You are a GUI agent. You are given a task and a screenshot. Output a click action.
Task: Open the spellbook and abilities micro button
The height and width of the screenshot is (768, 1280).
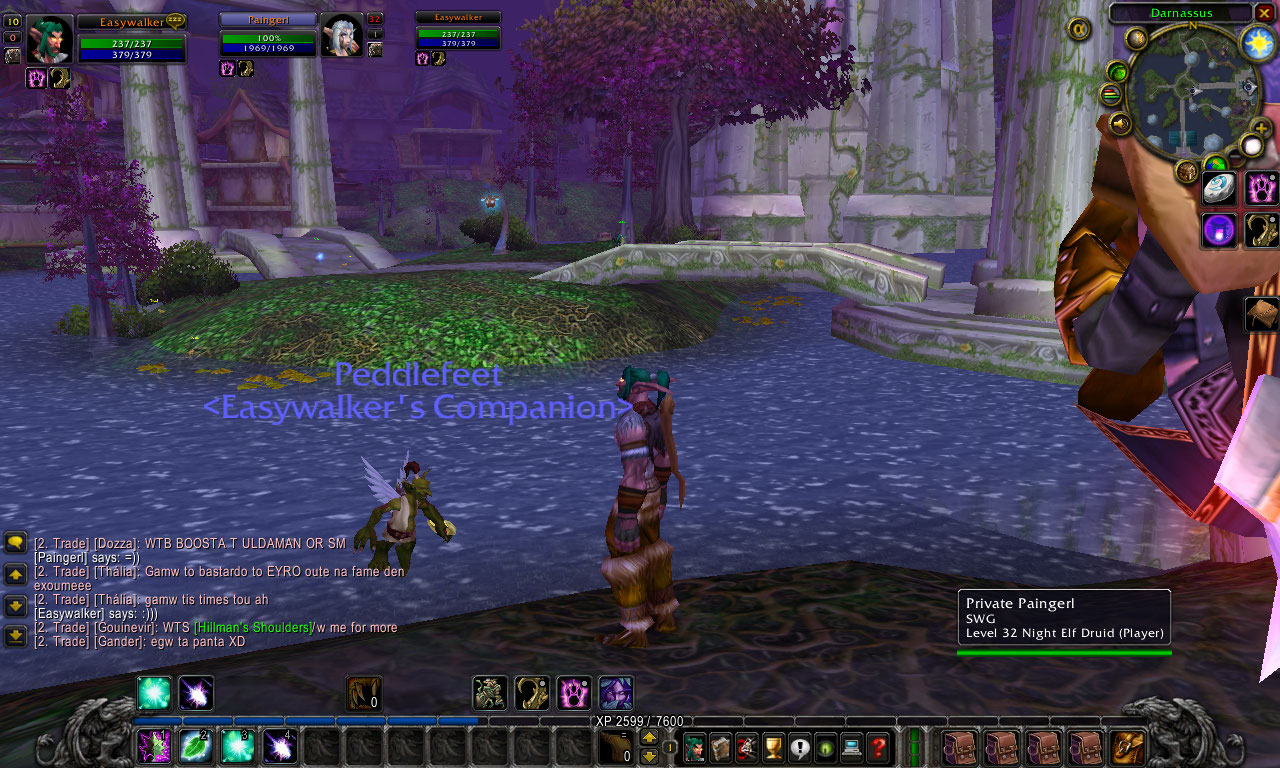coord(720,746)
